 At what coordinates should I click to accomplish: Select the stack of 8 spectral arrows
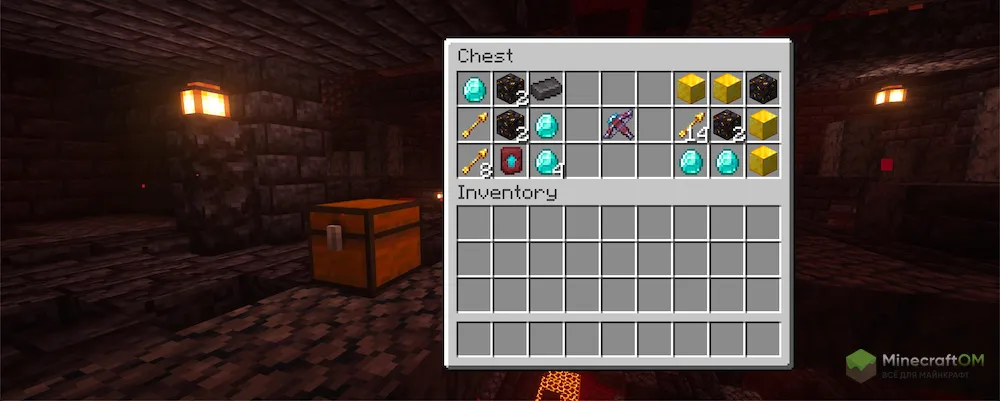[474, 161]
